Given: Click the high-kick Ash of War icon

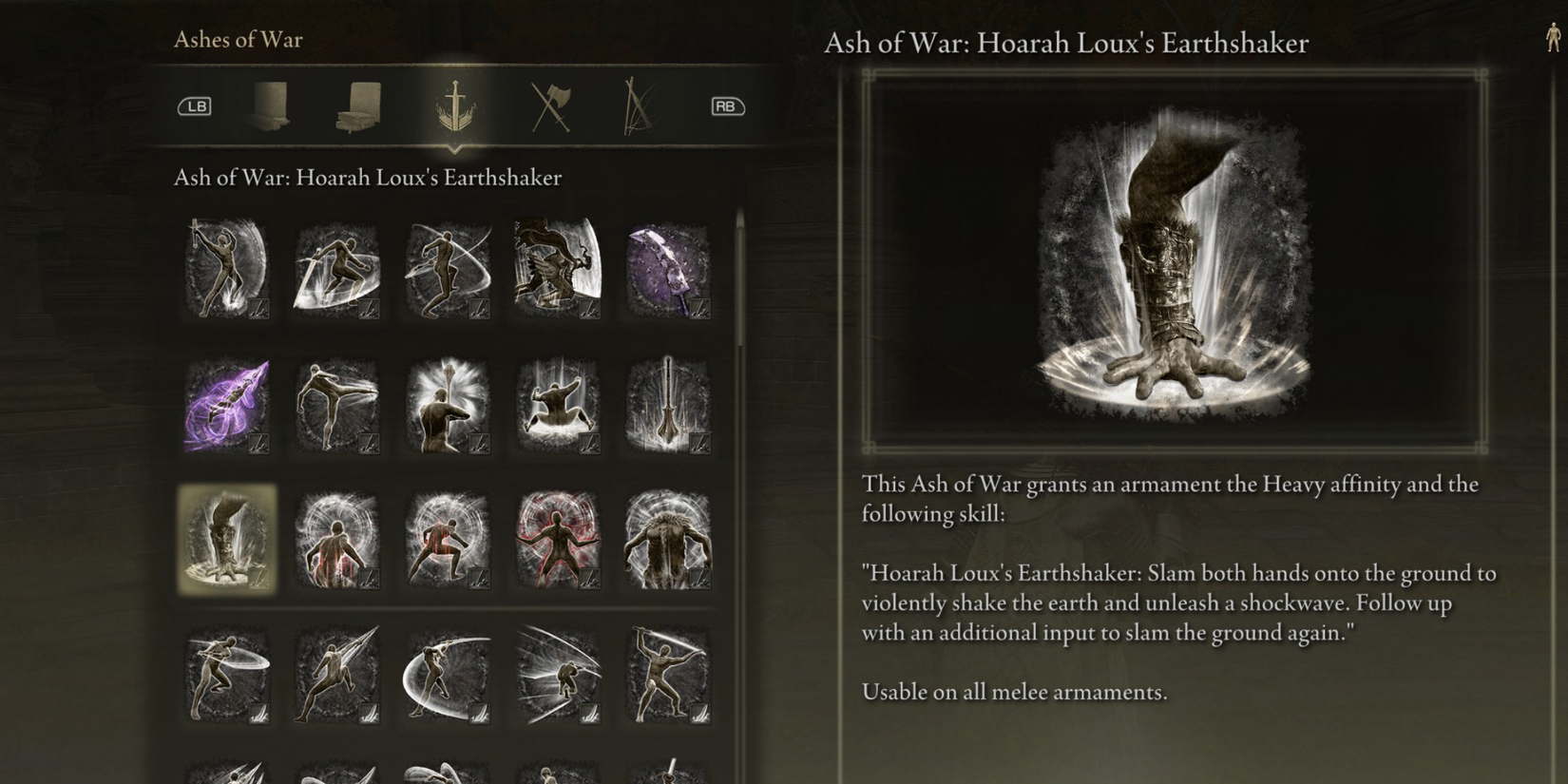Looking at the screenshot, I should [335, 404].
